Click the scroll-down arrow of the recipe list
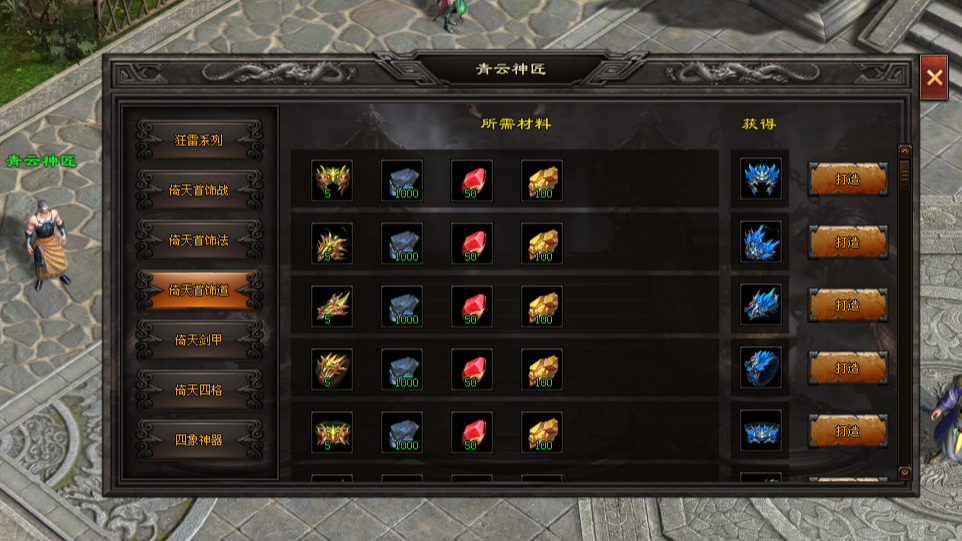This screenshot has width=962, height=541. pos(905,472)
